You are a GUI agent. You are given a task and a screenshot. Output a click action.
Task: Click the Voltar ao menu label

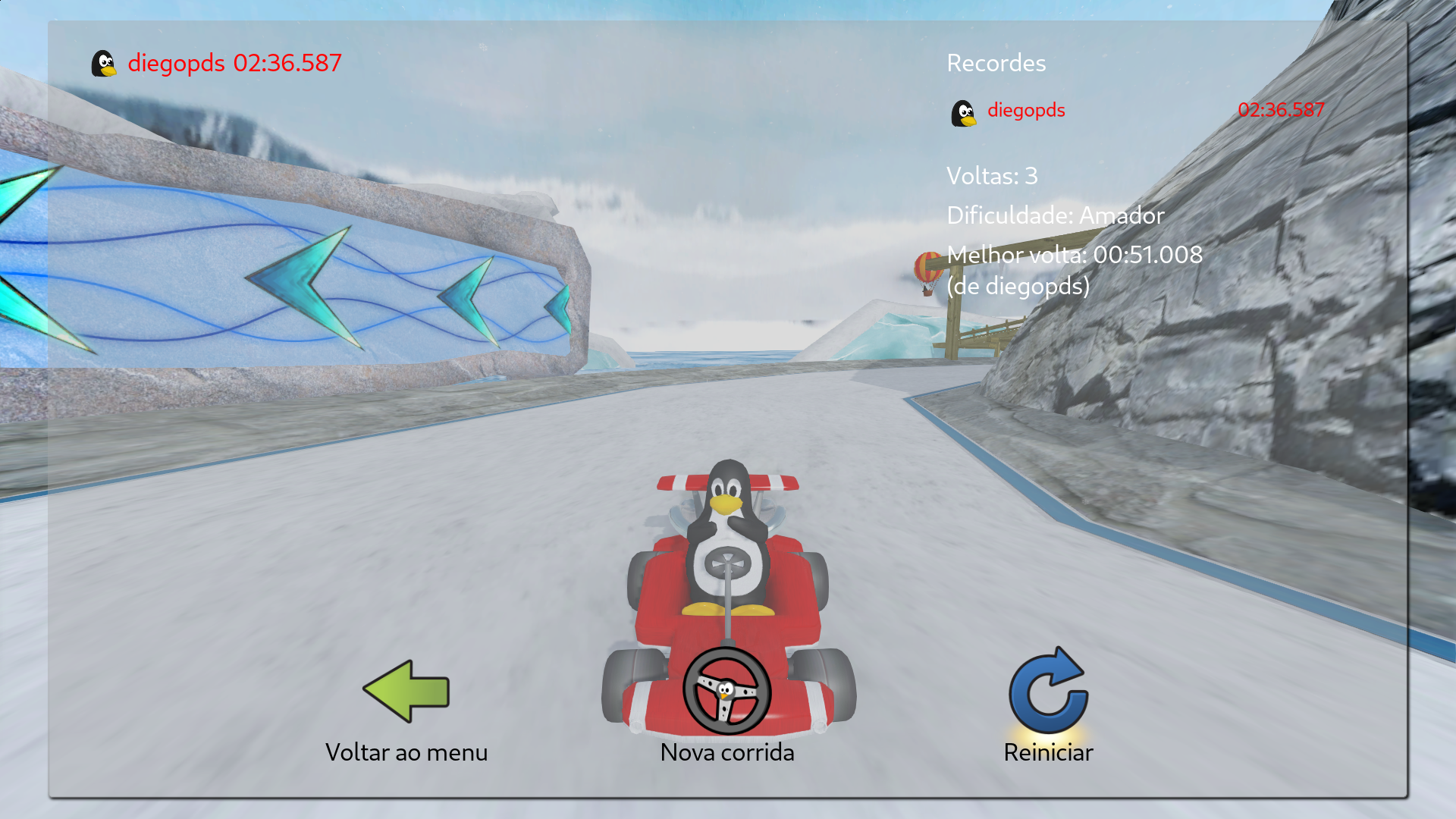tap(407, 752)
